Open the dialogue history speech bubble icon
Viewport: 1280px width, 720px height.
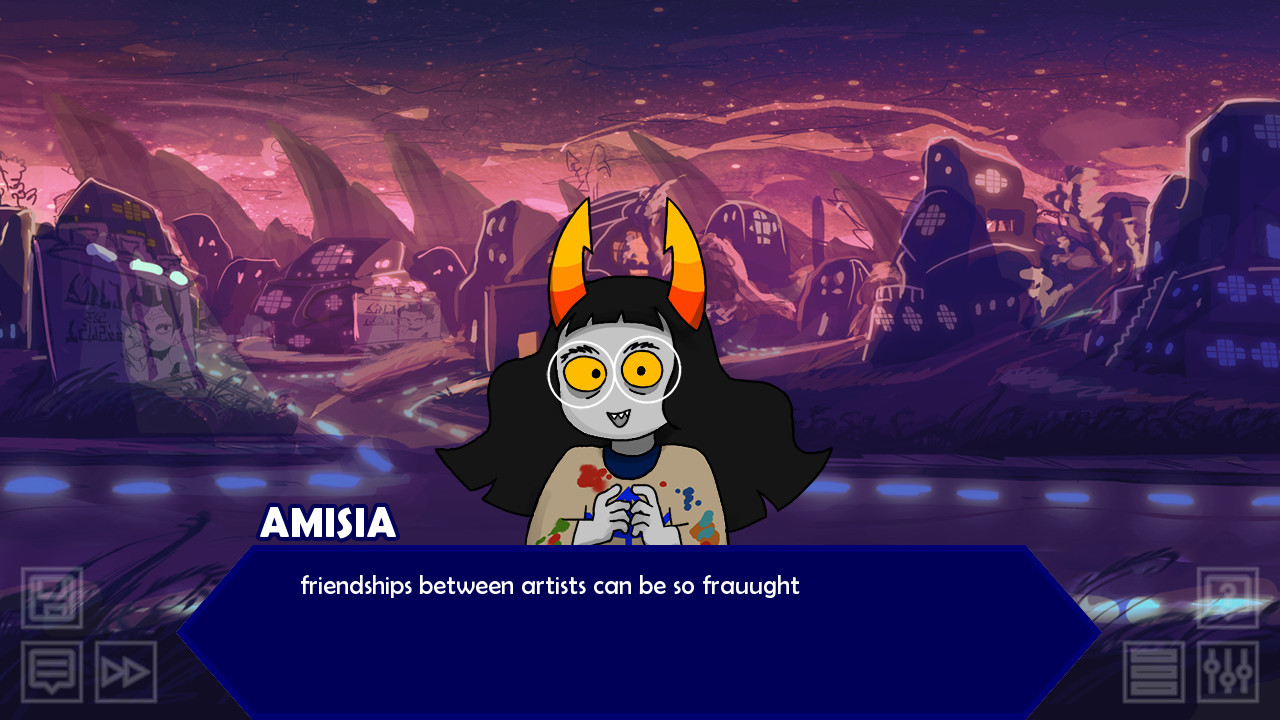53,671
